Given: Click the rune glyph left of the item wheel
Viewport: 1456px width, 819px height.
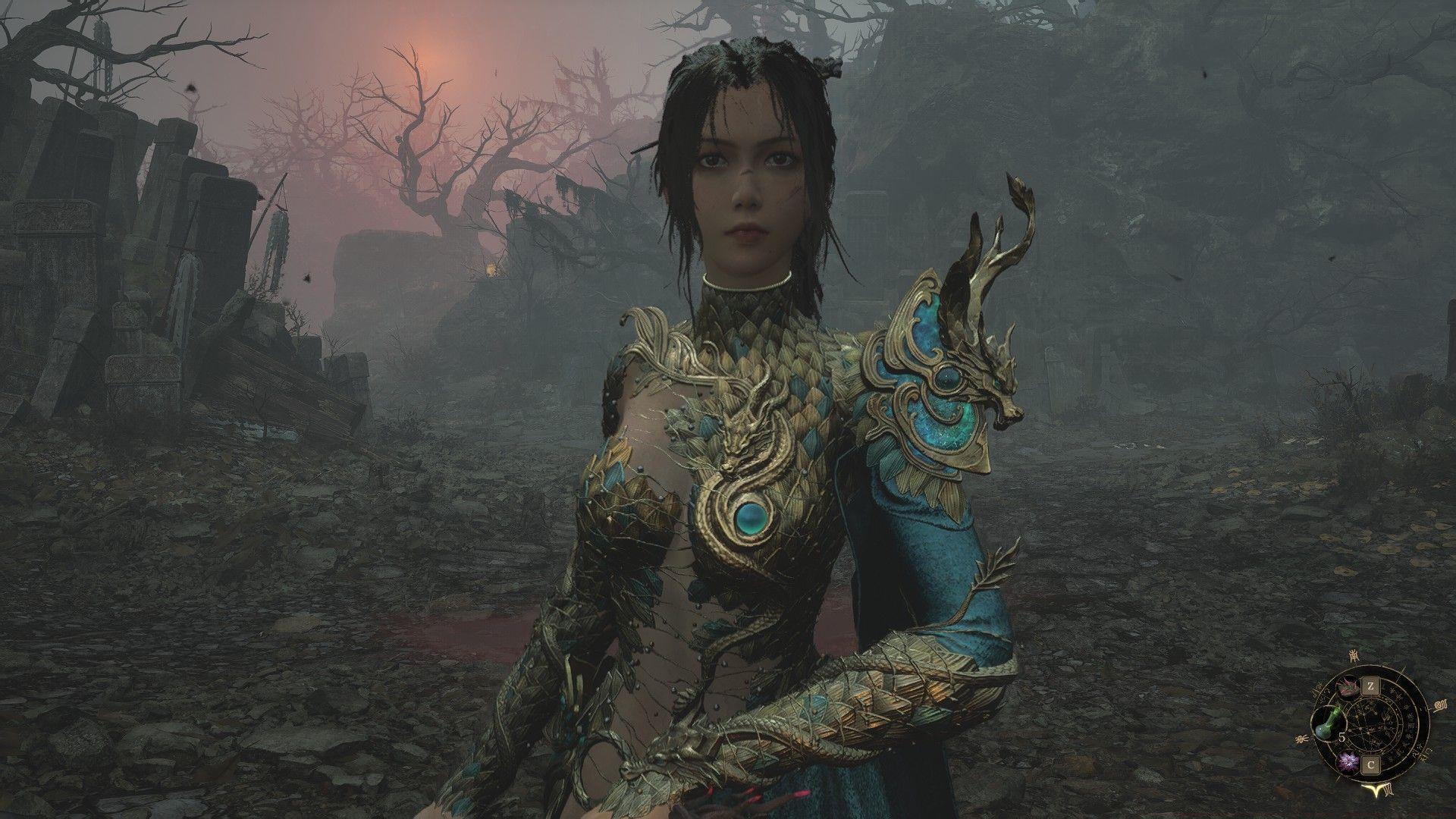Looking at the screenshot, I should coord(1302,738).
